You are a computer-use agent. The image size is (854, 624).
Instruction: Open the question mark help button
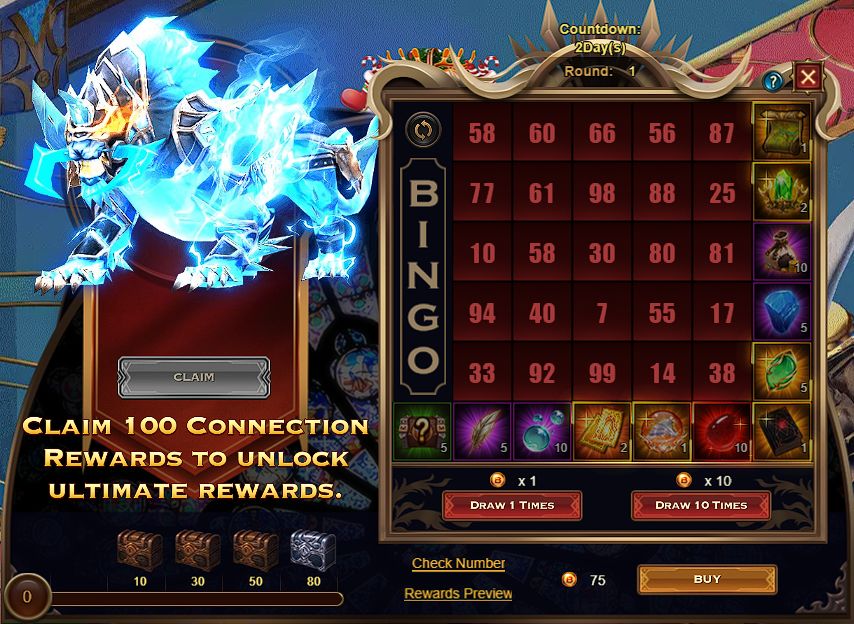pos(772,82)
